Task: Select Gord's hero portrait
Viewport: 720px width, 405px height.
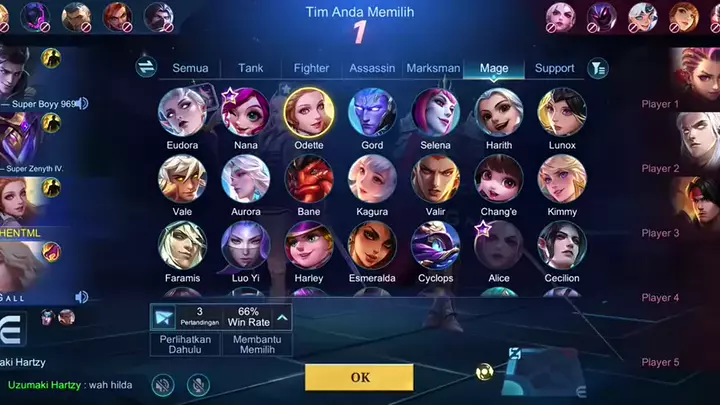Action: pos(372,112)
